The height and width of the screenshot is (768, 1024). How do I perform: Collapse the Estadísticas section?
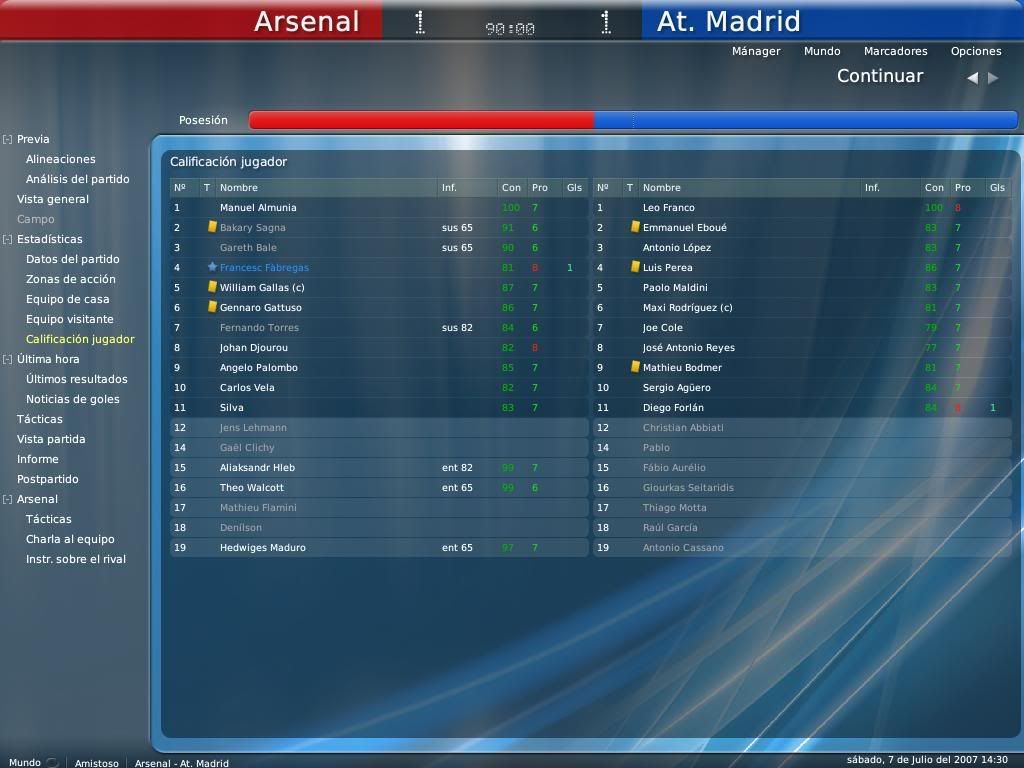tap(7, 239)
